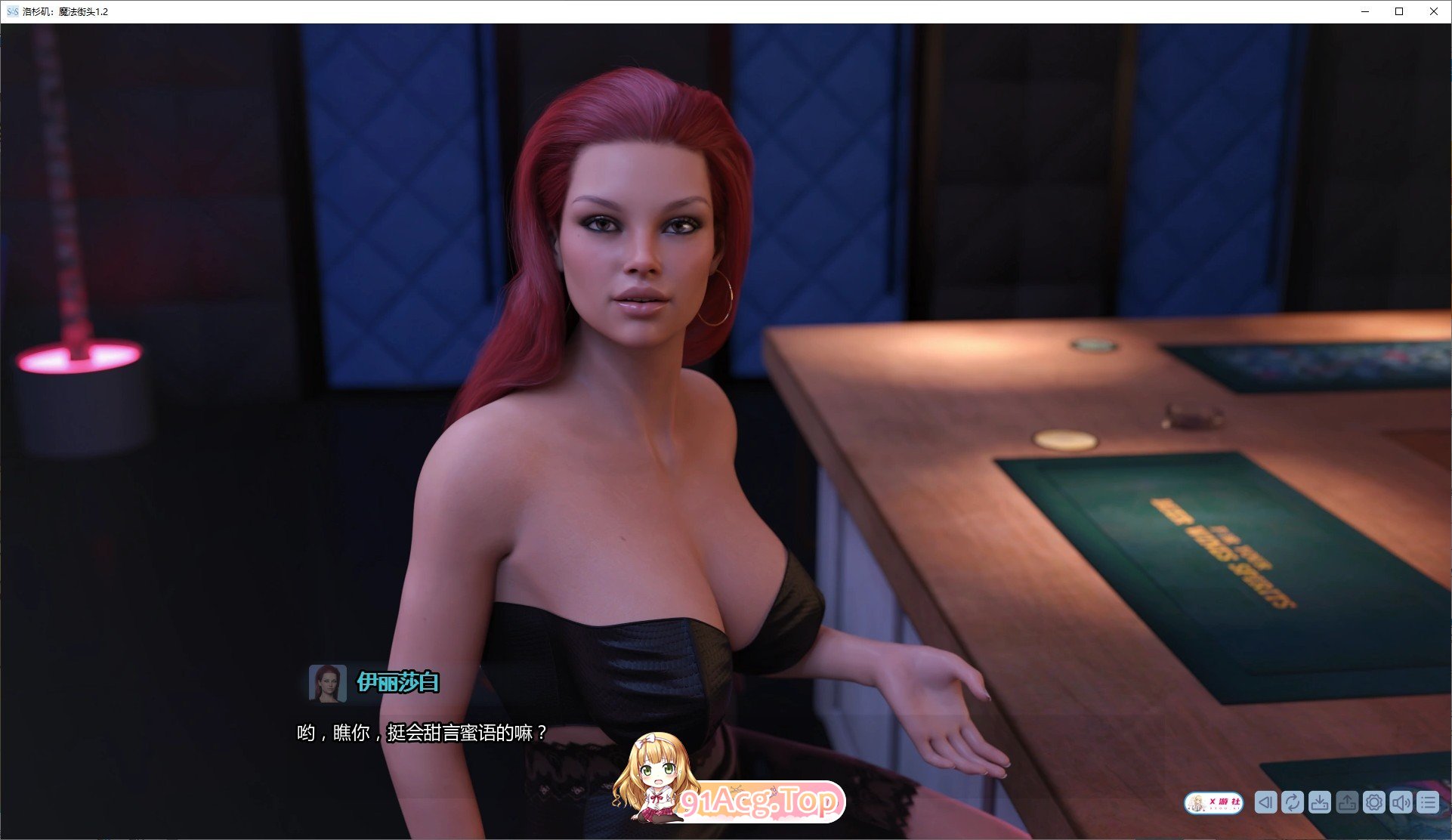Close the game window

click(x=1433, y=11)
